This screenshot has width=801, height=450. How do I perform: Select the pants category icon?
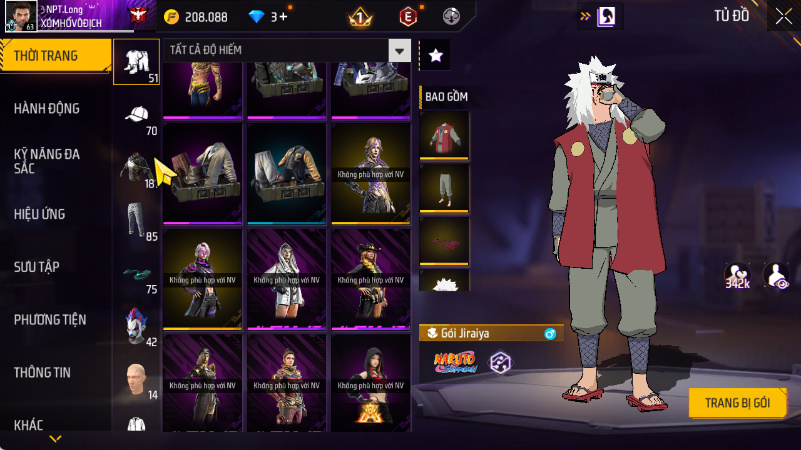click(x=136, y=219)
